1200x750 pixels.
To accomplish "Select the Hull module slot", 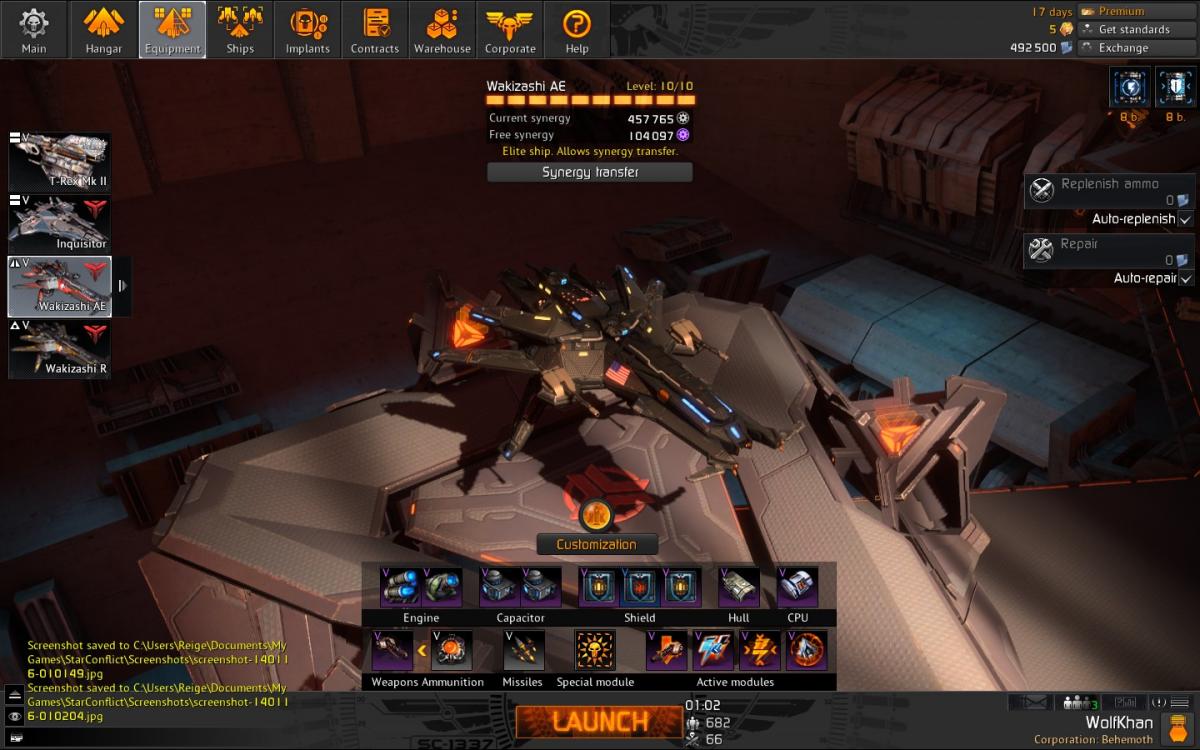I will point(739,587).
